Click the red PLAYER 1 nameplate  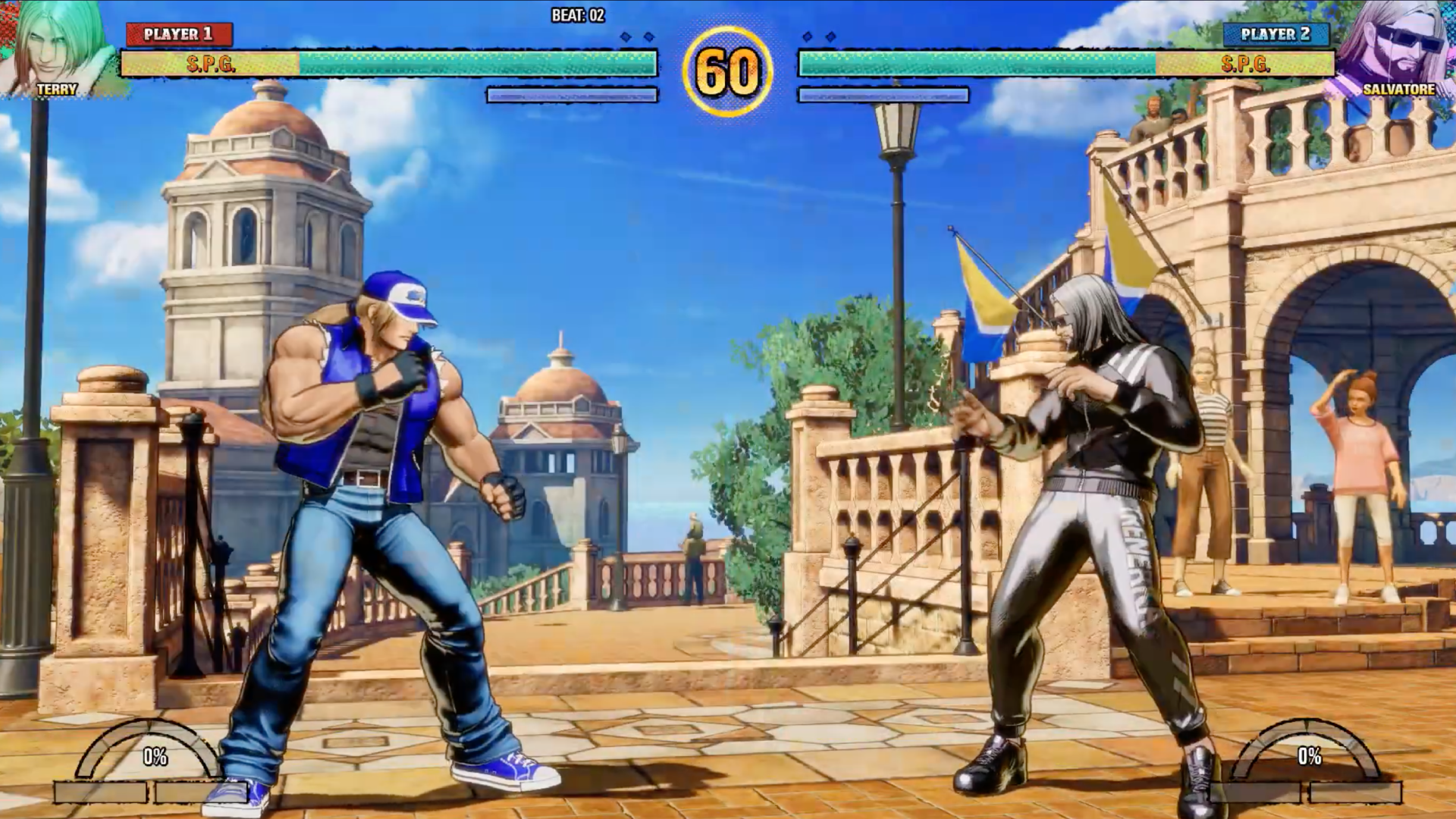(x=176, y=33)
